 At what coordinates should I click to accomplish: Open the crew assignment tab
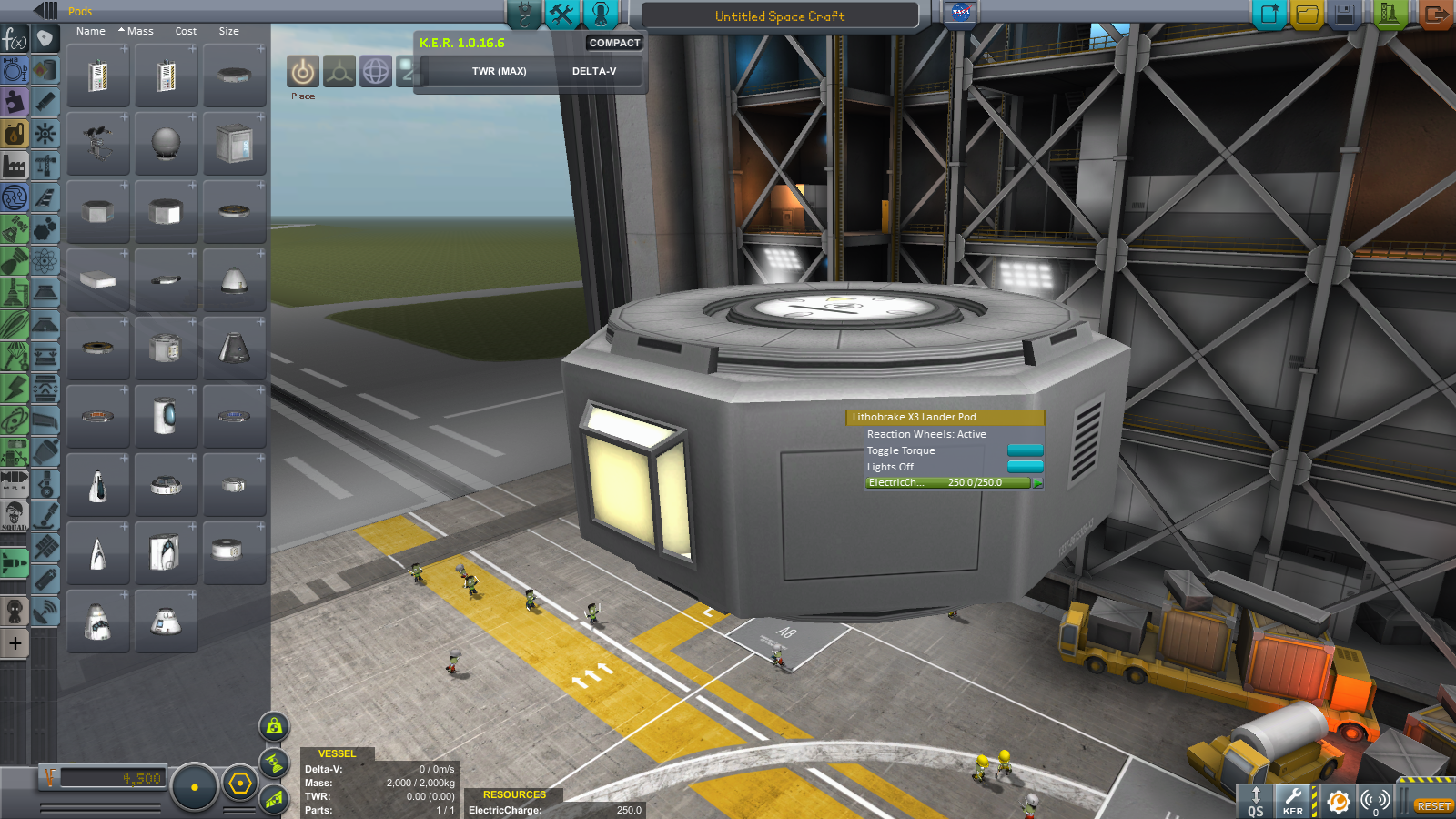tap(601, 14)
